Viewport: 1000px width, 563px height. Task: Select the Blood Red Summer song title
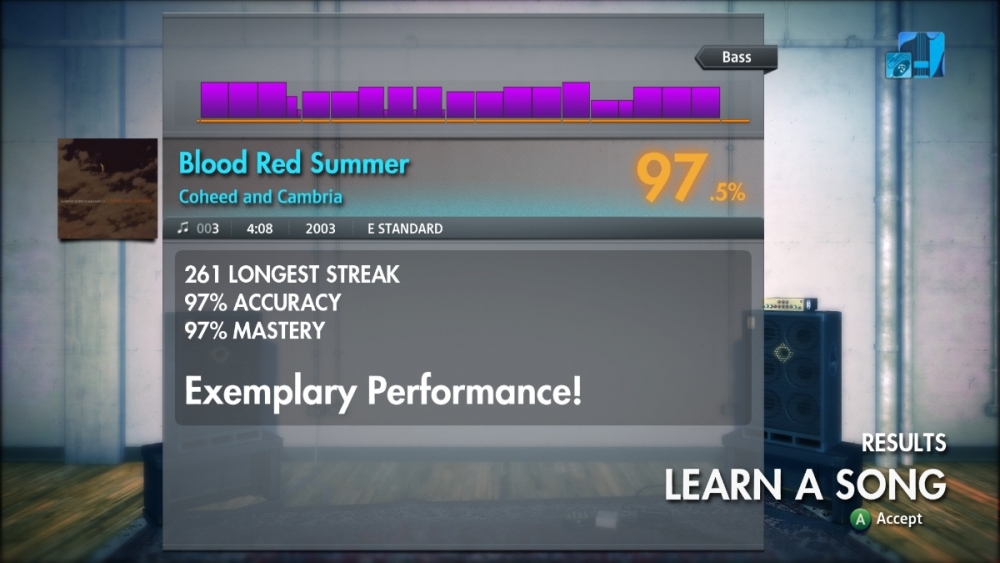tap(294, 163)
